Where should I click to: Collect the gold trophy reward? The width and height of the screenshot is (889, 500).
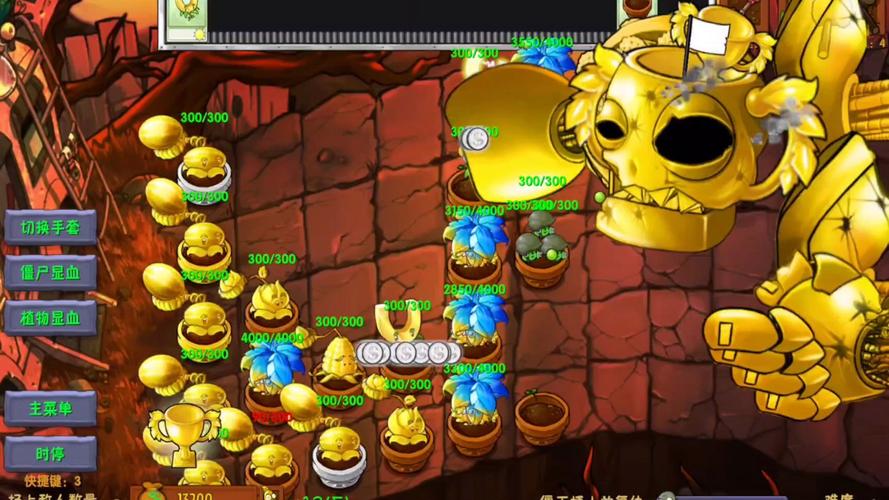[x=182, y=432]
